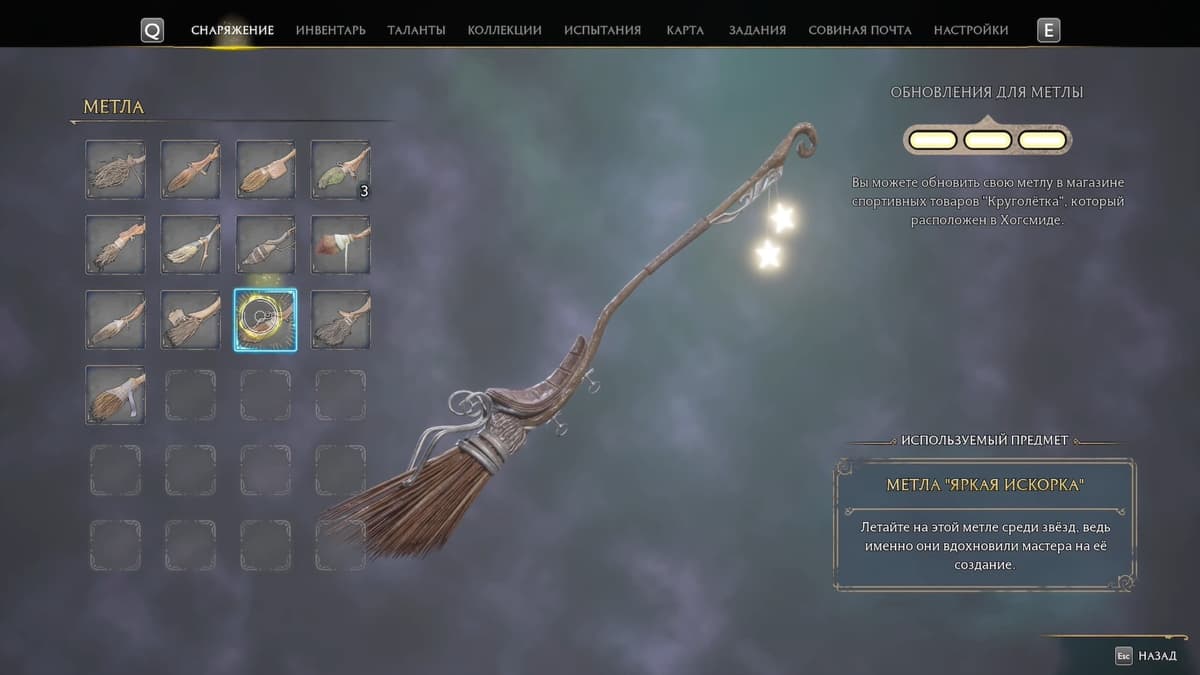Select the highlighted broom slot with golden ring
Image resolution: width=1200 pixels, height=675 pixels.
pos(265,320)
